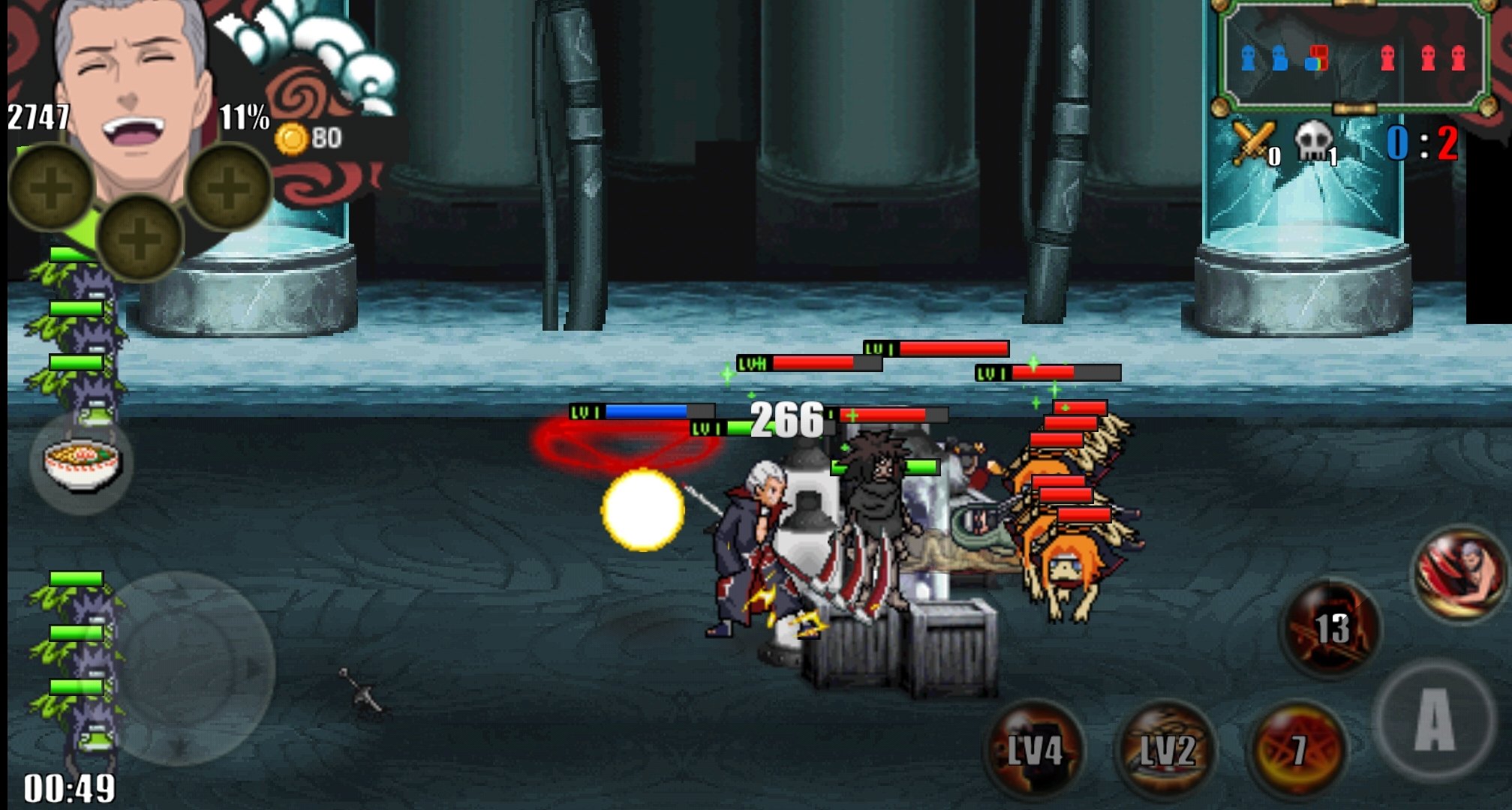Open the minimap with team markers
Image resolution: width=1512 pixels, height=810 pixels.
(1352, 58)
